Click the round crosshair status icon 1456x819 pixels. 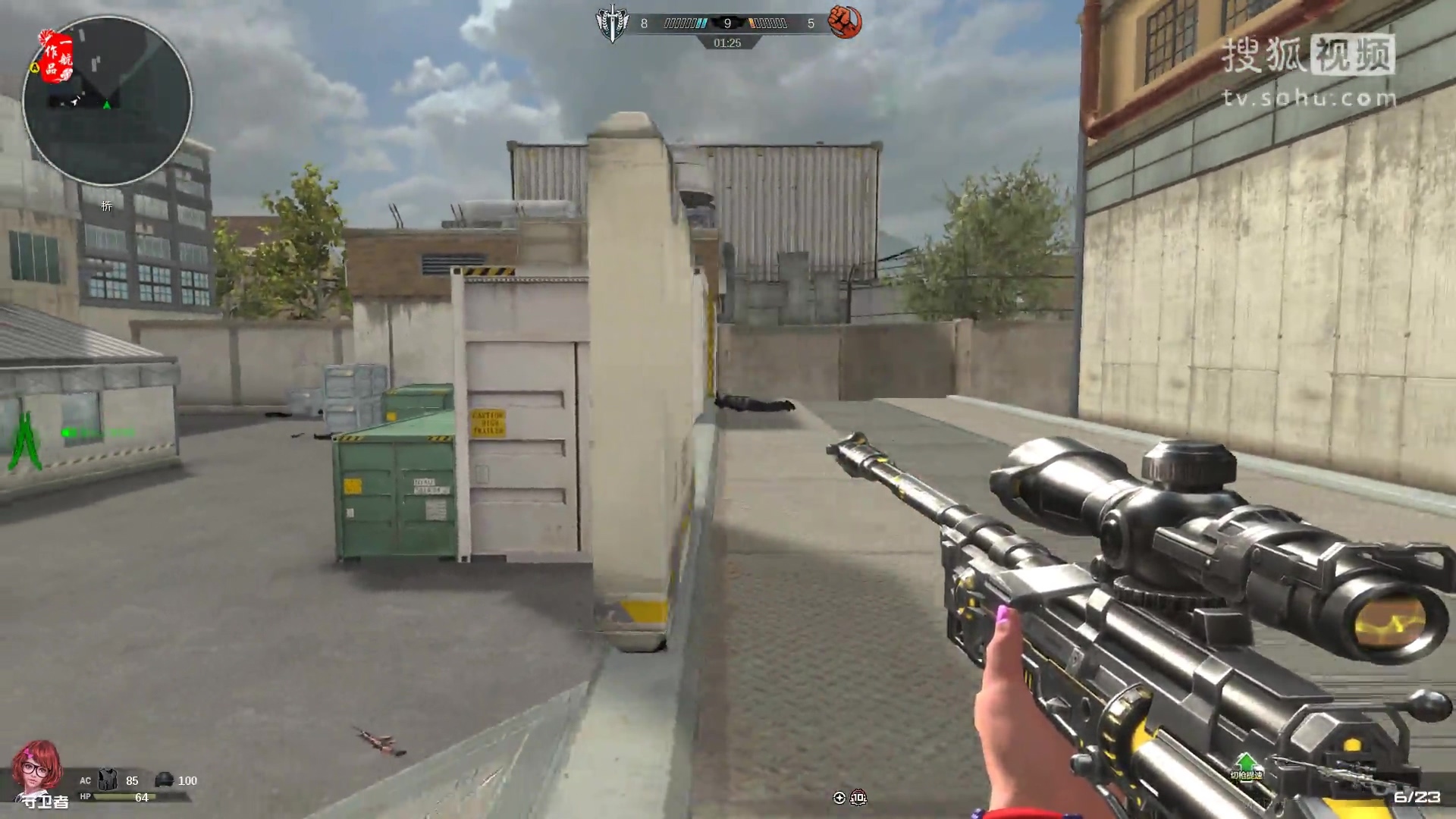tap(839, 797)
